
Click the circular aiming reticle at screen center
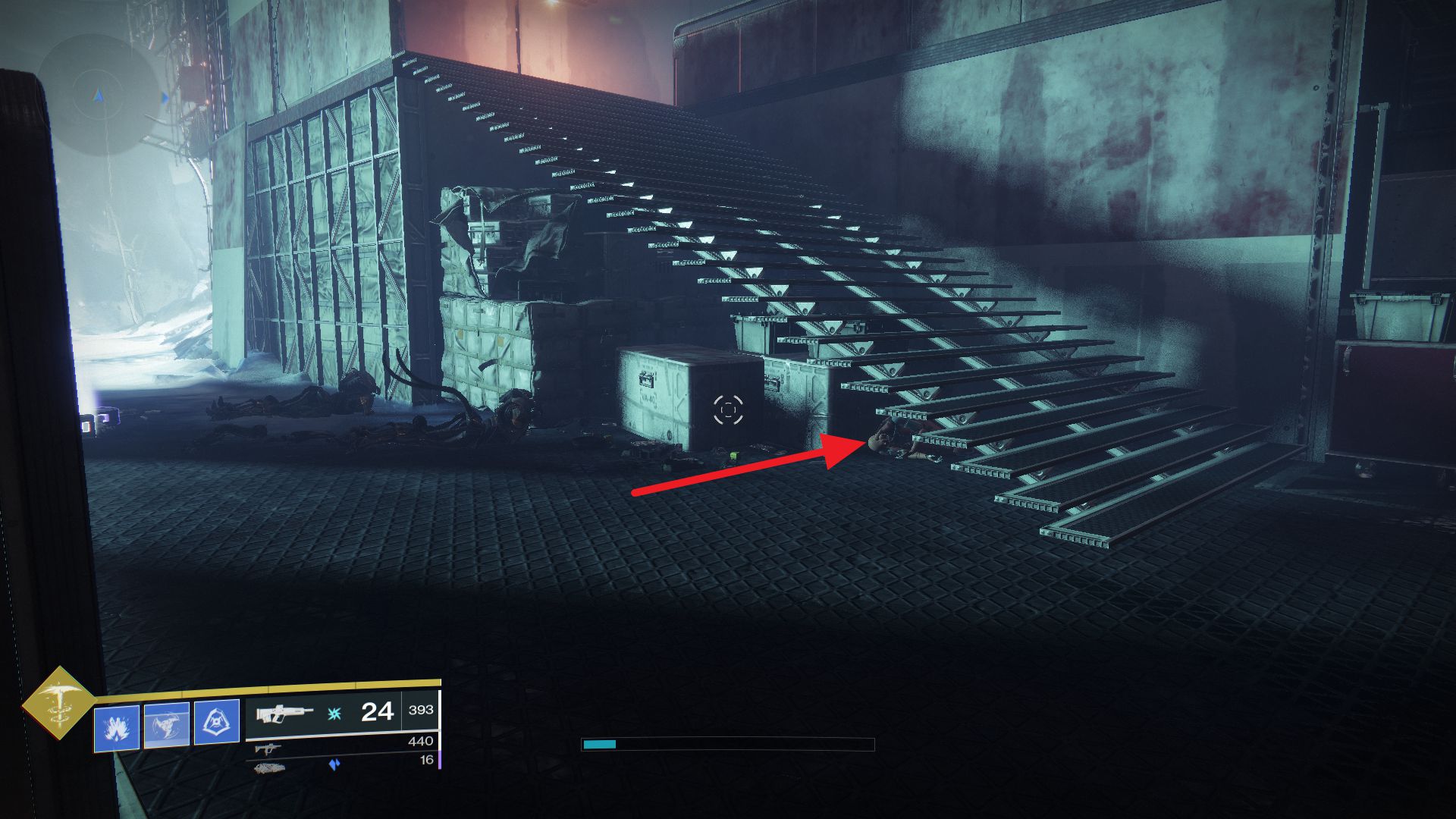point(727,410)
